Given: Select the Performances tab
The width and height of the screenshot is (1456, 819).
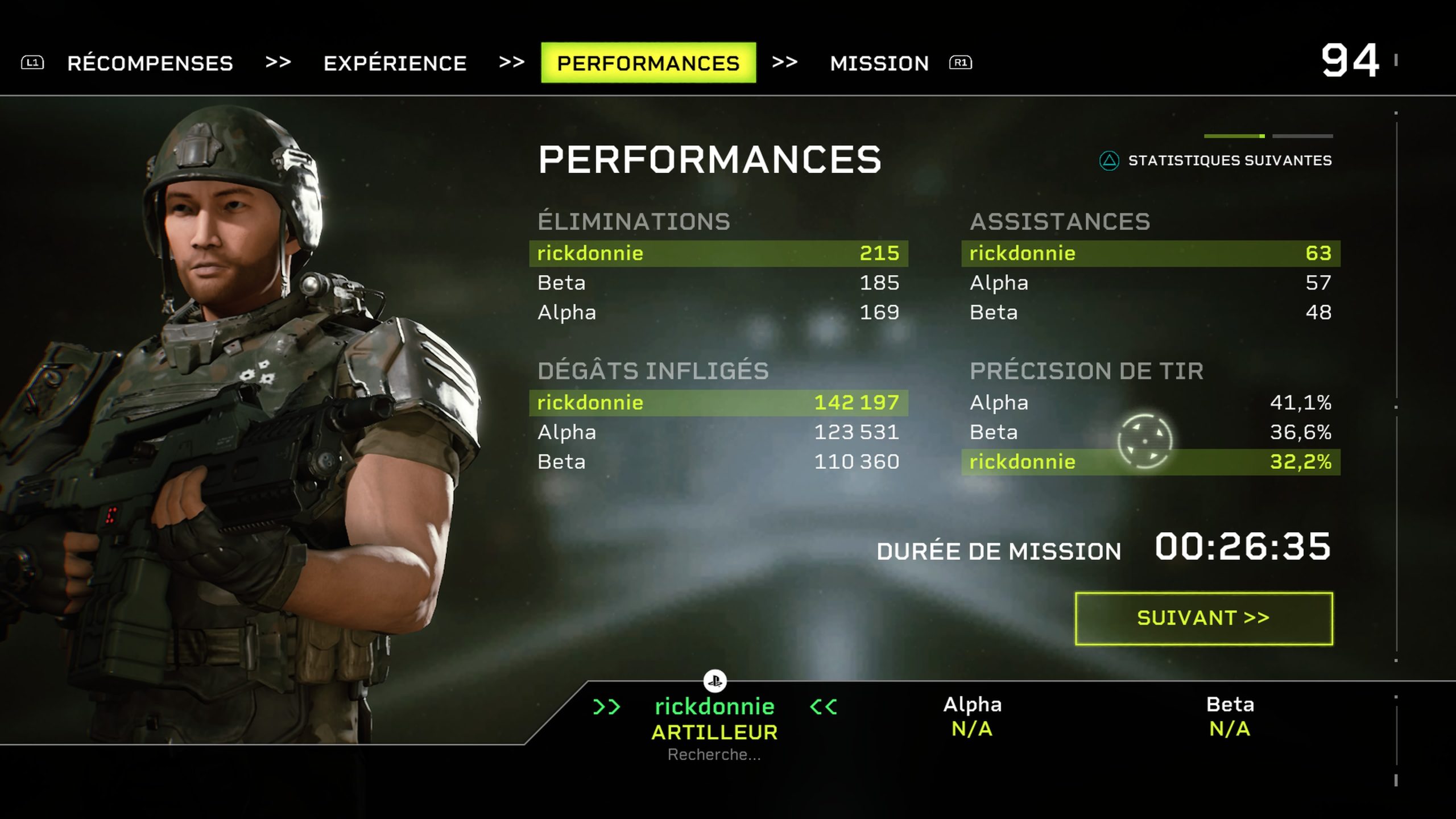Looking at the screenshot, I should [648, 63].
